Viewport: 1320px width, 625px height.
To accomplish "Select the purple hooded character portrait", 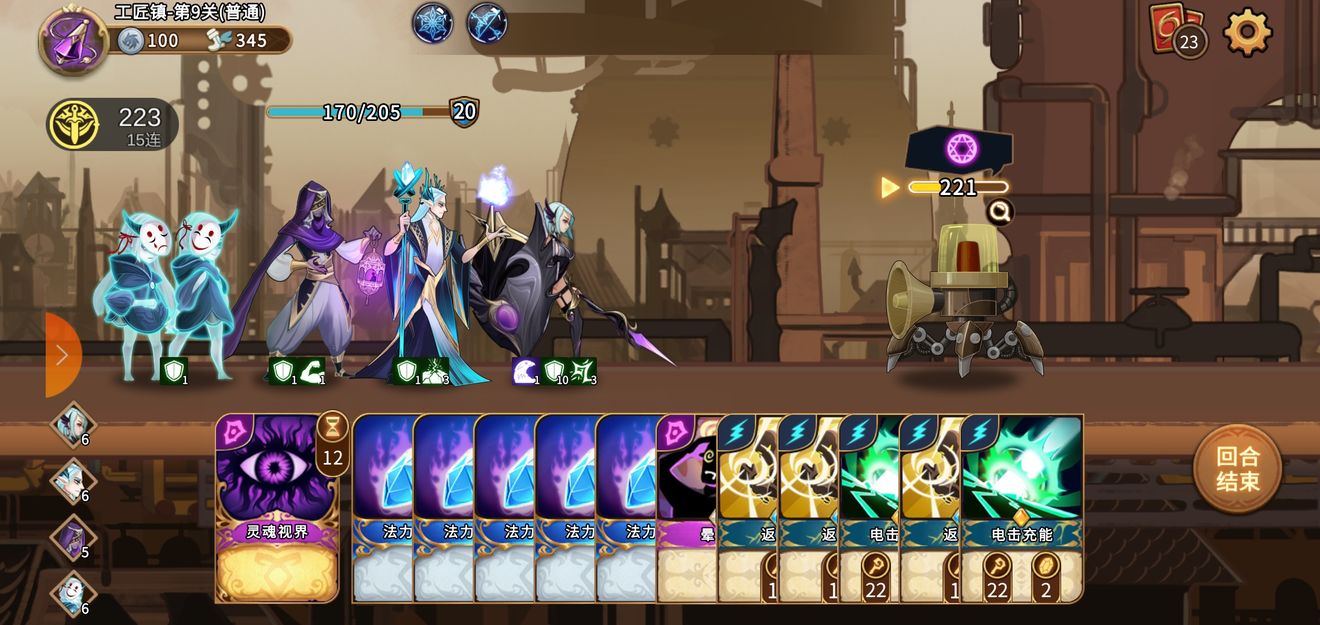I will 73,537.
